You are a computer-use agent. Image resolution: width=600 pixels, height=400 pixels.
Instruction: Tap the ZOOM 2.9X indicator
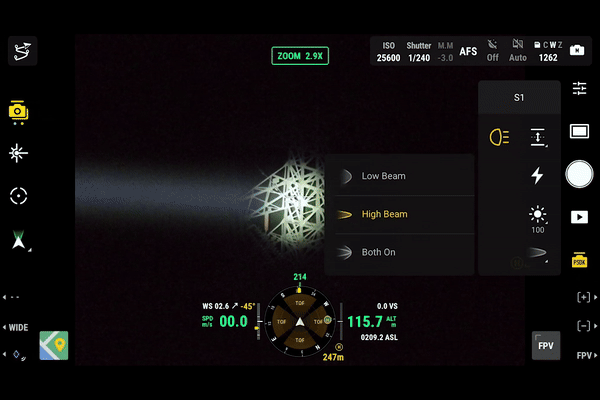tap(300, 56)
